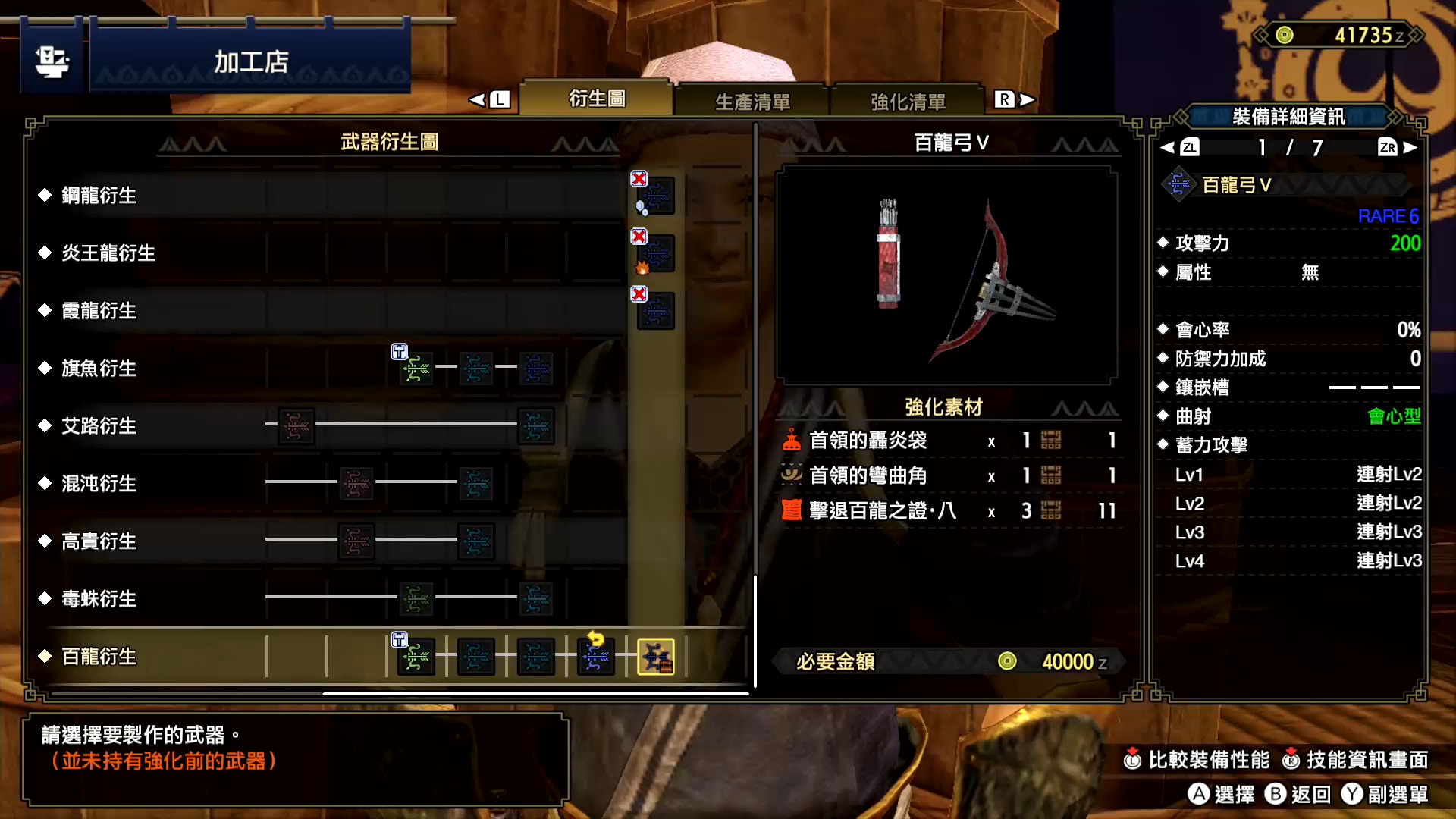Click the flame-marked 炎王龍衍生 weapon icon
1456x819 pixels.
(x=655, y=253)
